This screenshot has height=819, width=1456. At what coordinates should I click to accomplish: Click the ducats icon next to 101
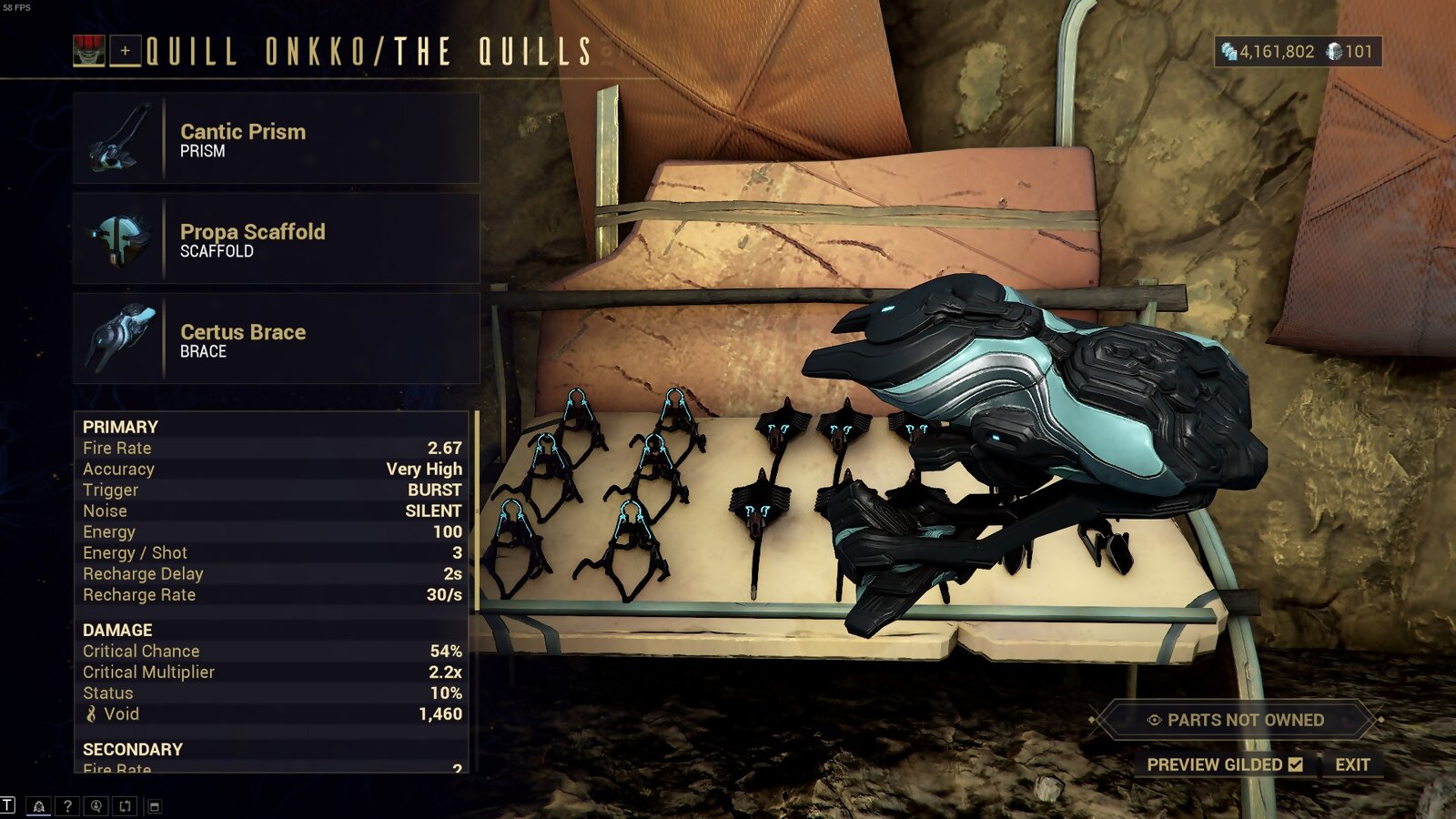click(1334, 54)
